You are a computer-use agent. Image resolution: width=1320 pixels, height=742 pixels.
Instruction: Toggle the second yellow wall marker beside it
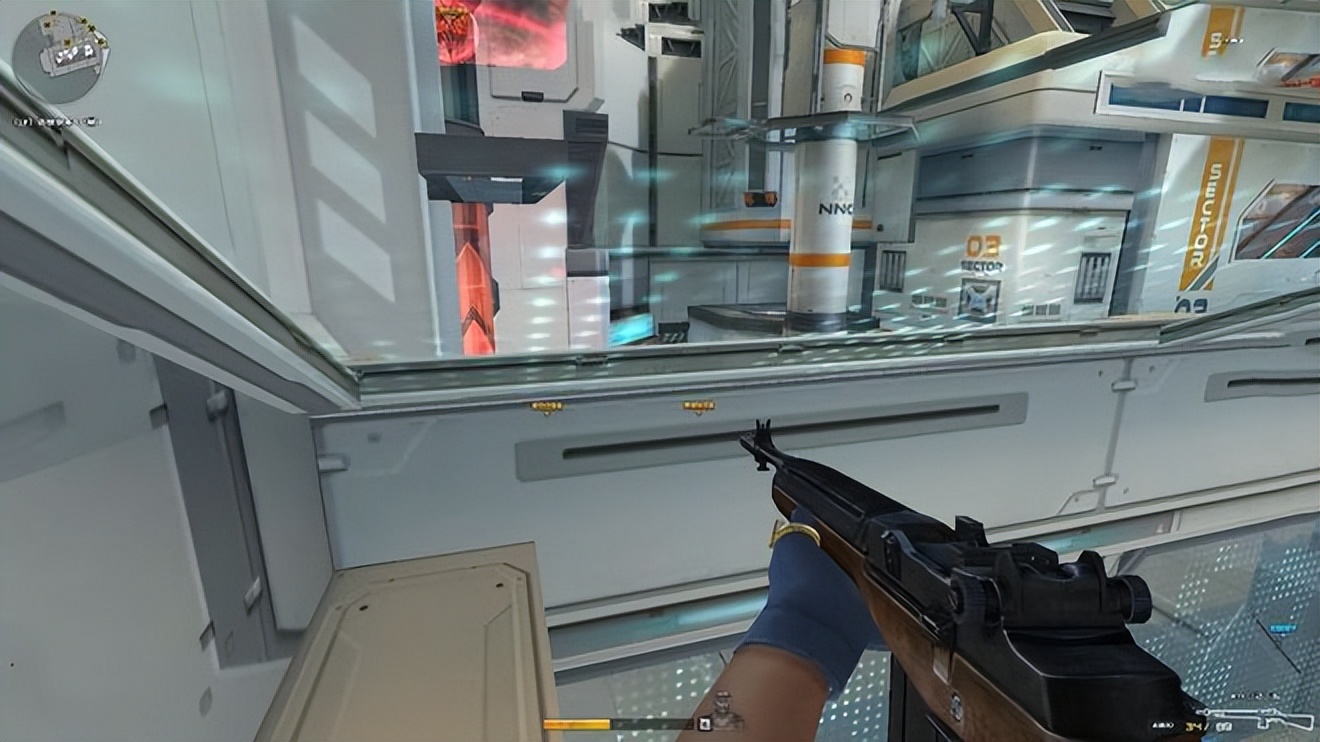(x=697, y=406)
